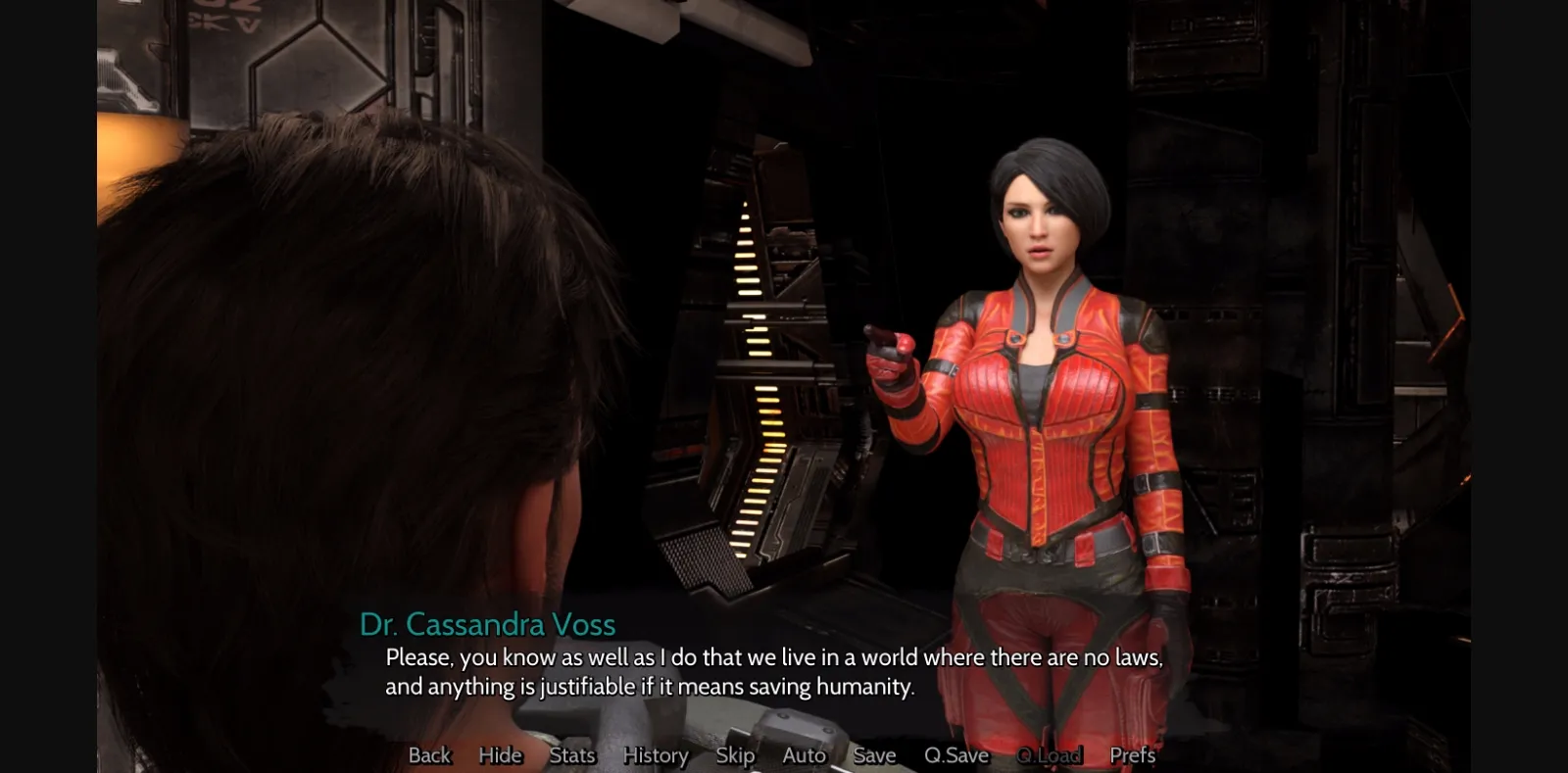Image resolution: width=1568 pixels, height=773 pixels.
Task: Open the Stats screen
Action: pyautogui.click(x=571, y=755)
